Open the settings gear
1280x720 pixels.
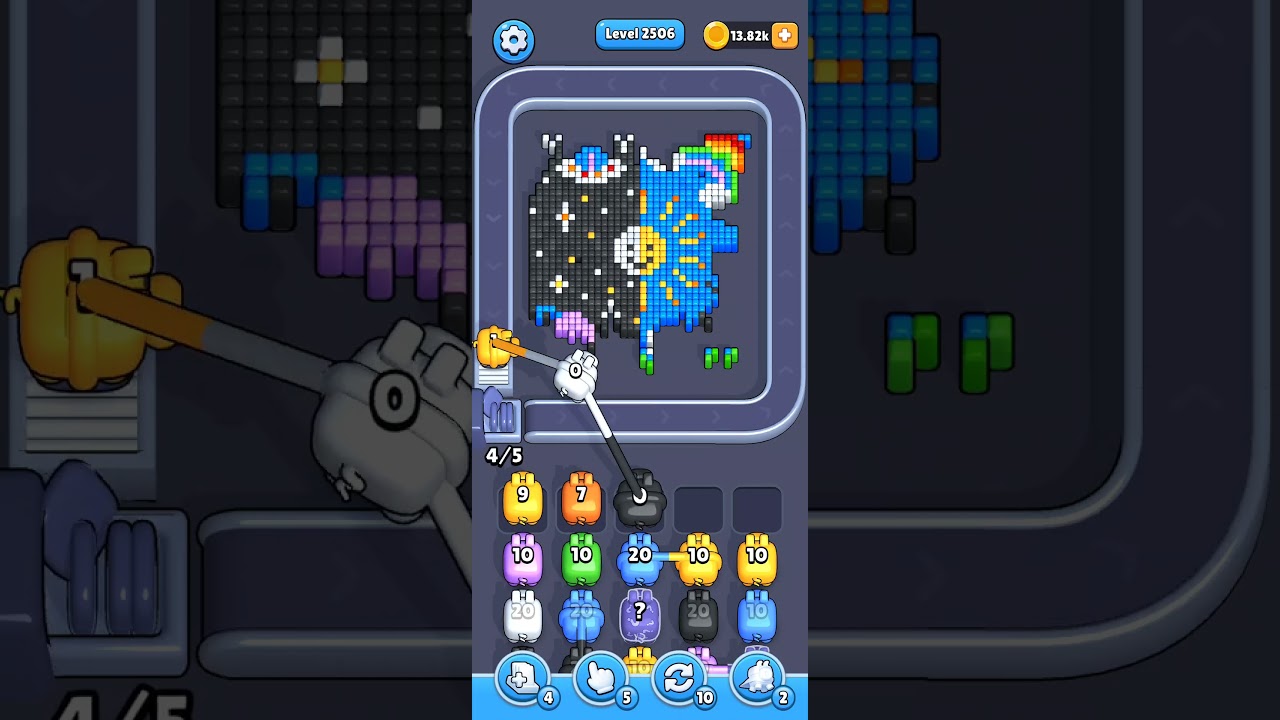513,38
